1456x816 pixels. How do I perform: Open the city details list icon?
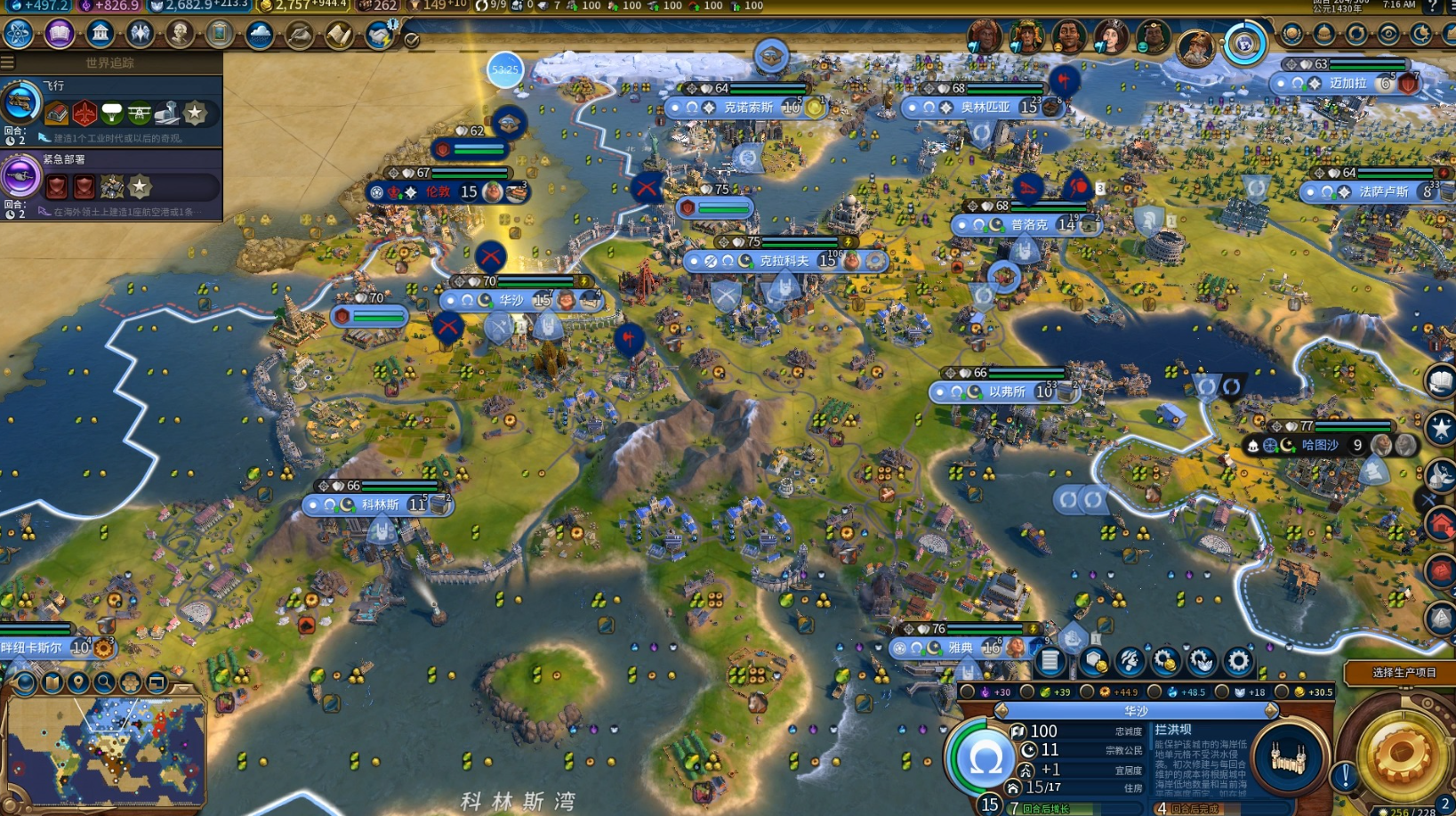1050,661
